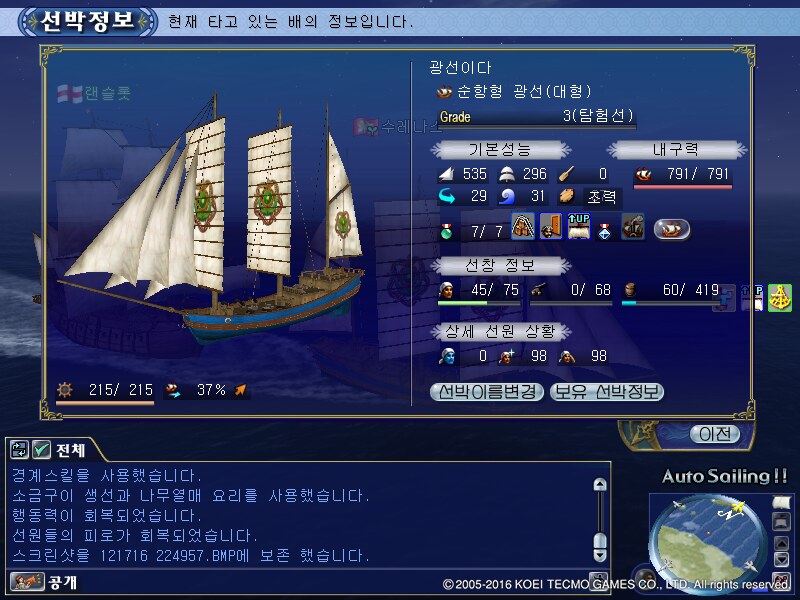
Task: Open the 보유 선박정보 owned ships button
Action: [x=607, y=392]
